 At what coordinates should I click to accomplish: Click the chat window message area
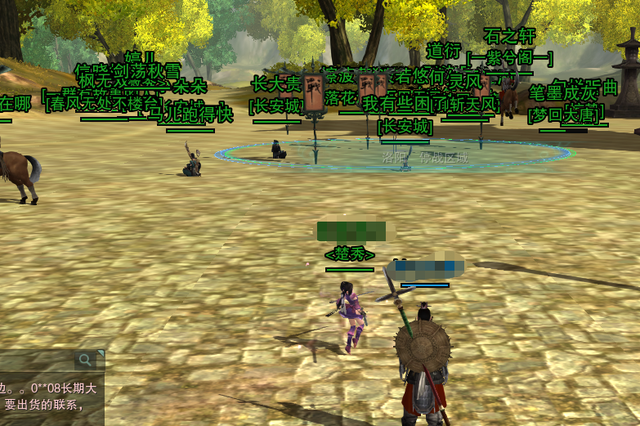[x=50, y=397]
